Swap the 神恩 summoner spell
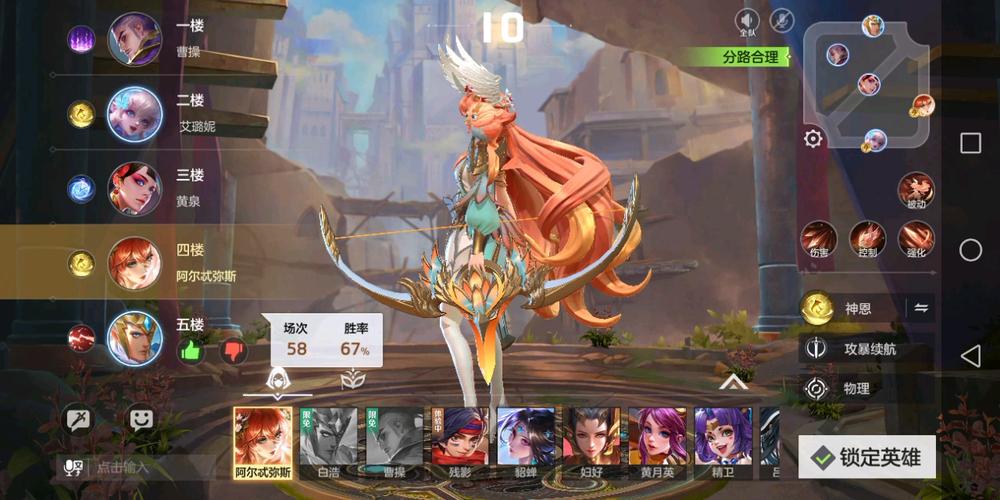This screenshot has width=1000, height=500. [921, 309]
